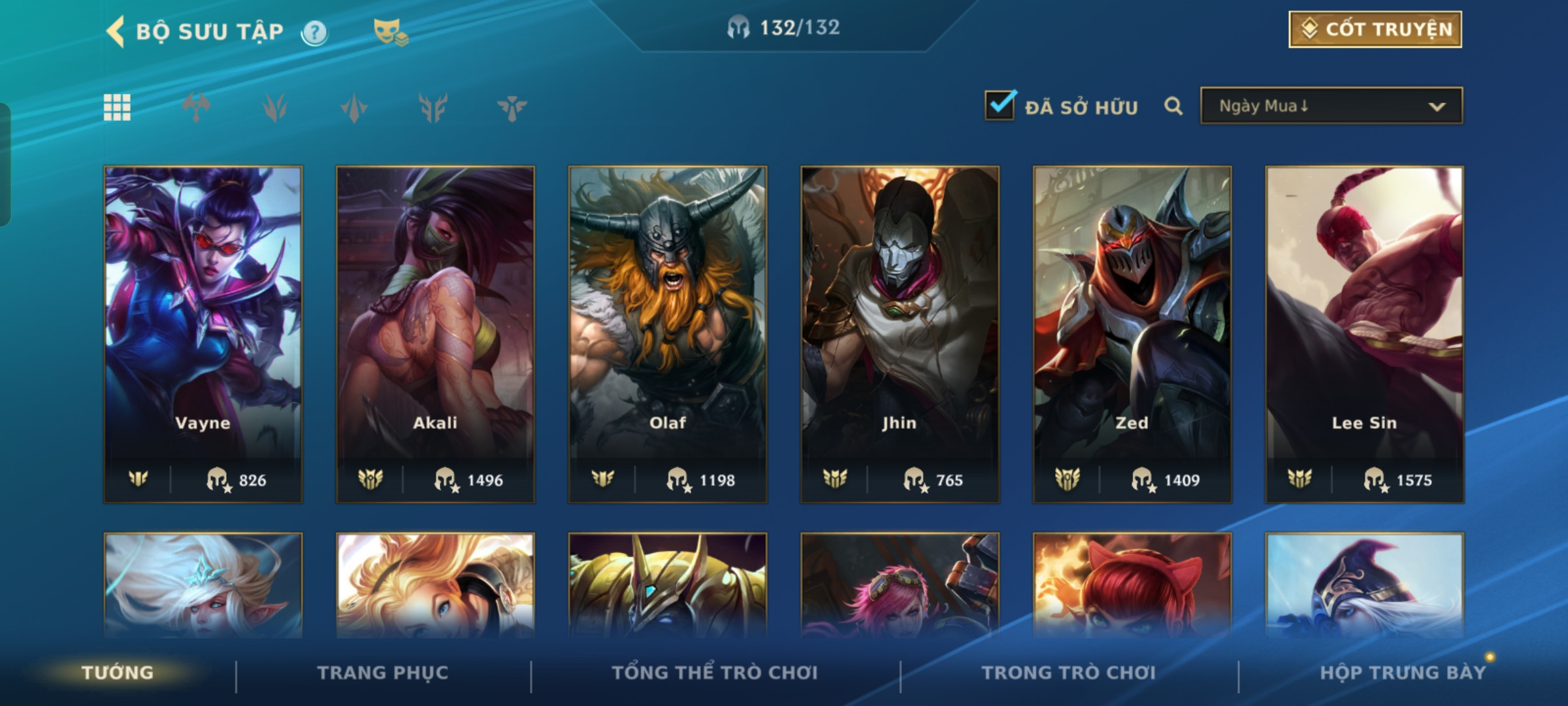Toggle the Đã Sở Hữu checkbox
Screen dimensions: 1568x706
(x=1000, y=105)
